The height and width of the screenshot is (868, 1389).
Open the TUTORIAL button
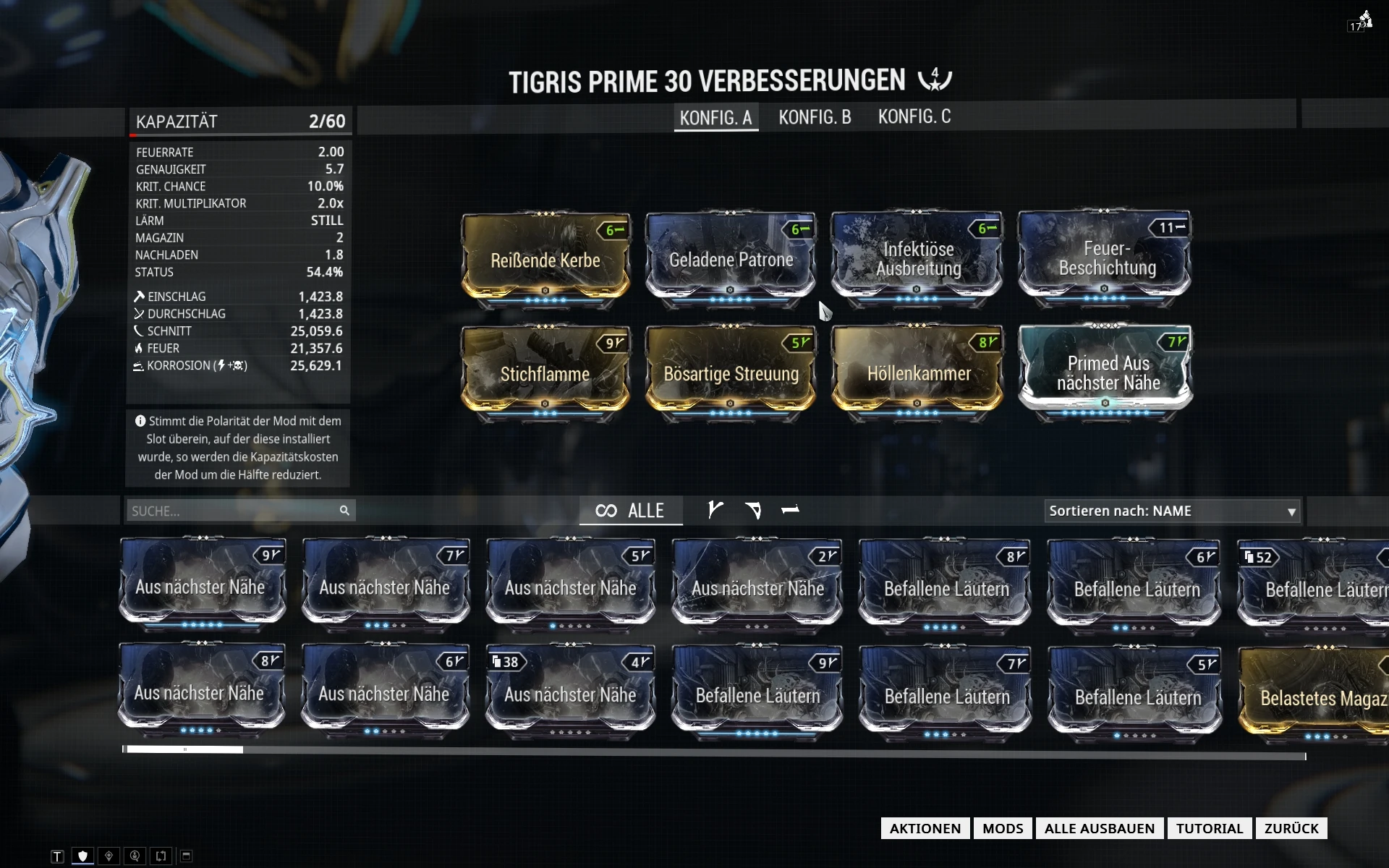pyautogui.click(x=1209, y=828)
